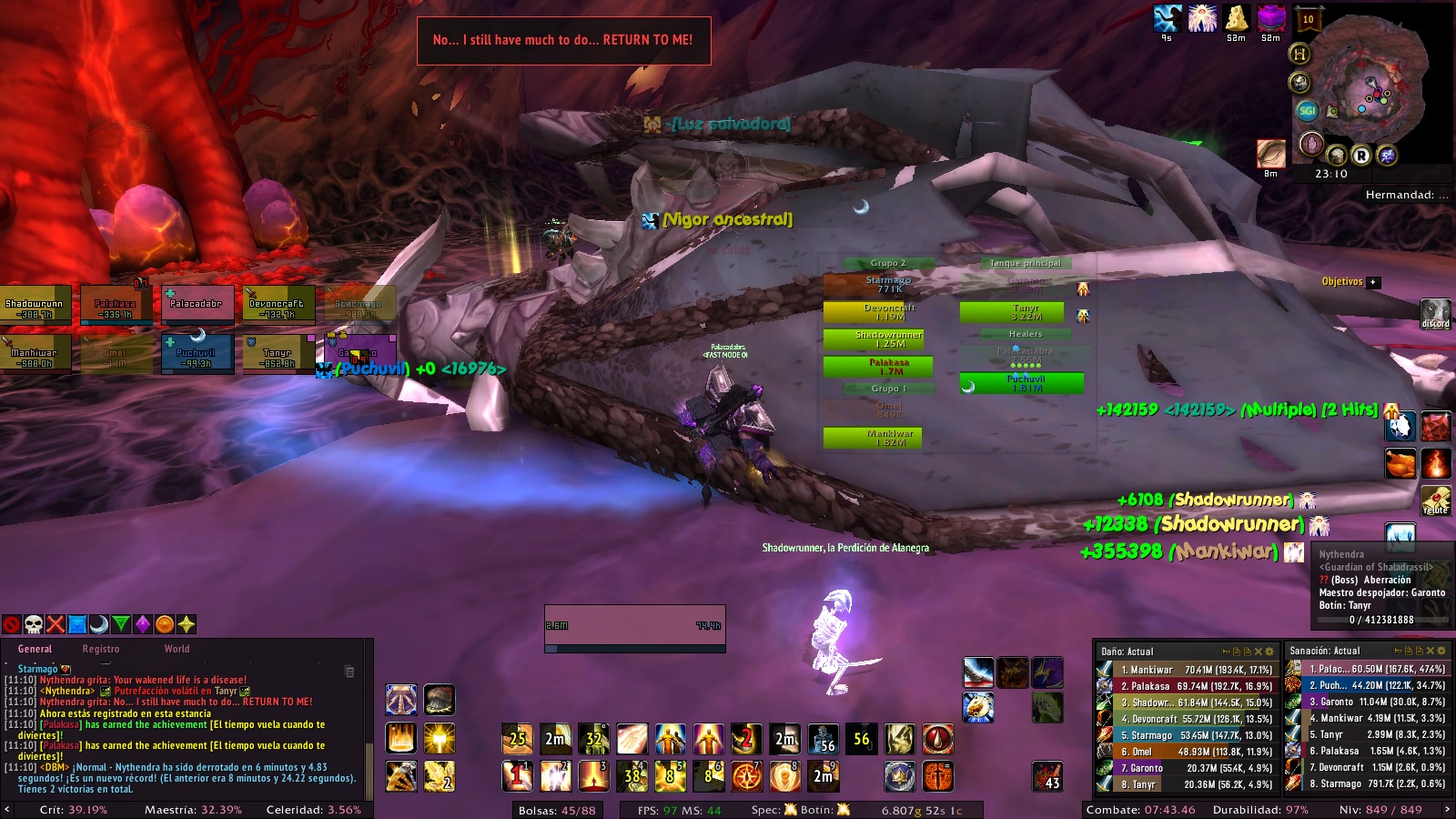Open settings gear on the Daño meter
The height and width of the screenshot is (819, 1456).
1270,652
